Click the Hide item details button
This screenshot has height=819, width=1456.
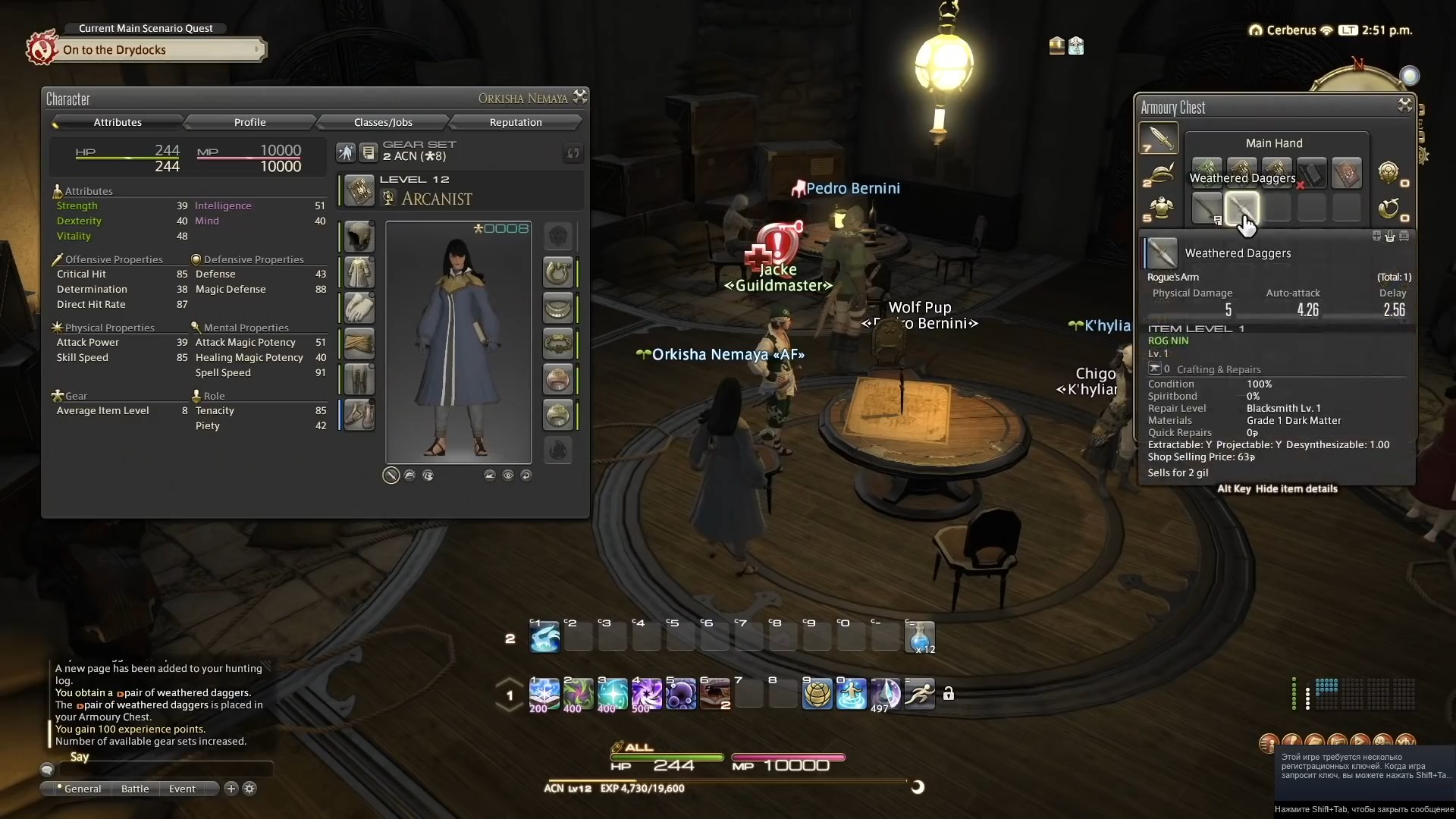tap(1298, 488)
